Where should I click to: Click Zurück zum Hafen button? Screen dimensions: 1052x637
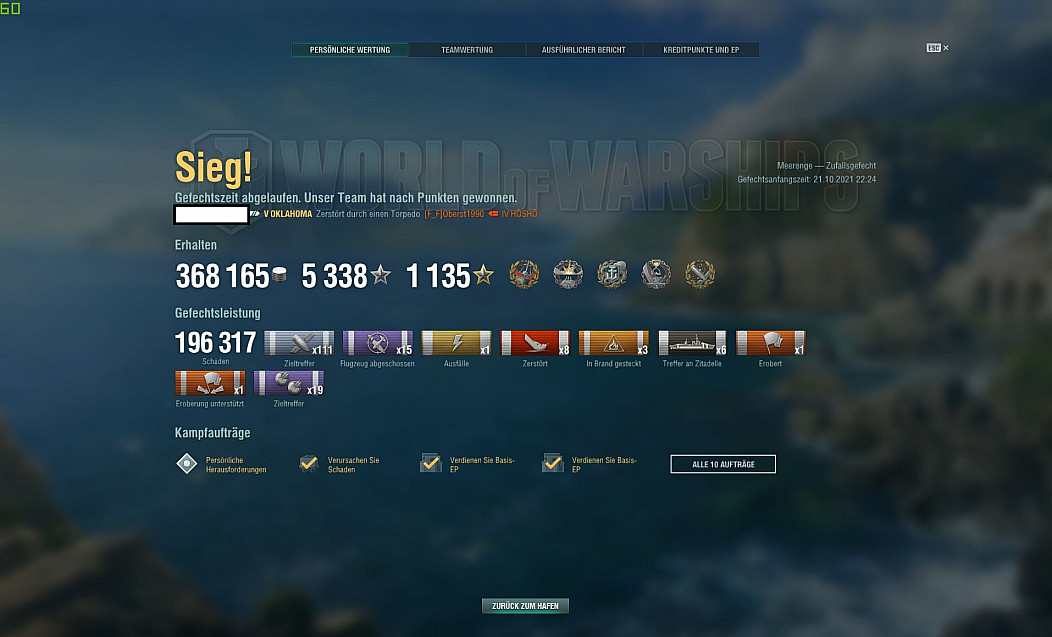525,606
